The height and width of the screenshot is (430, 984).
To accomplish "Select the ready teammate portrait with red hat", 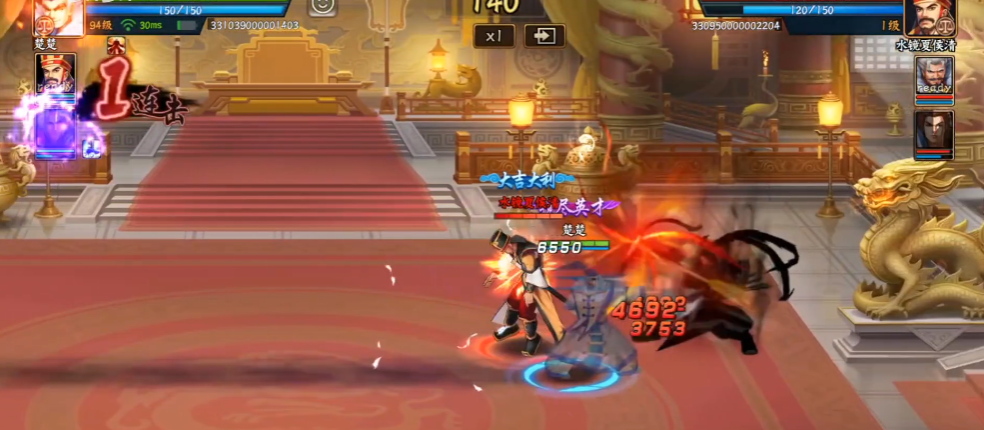I will click(x=56, y=76).
